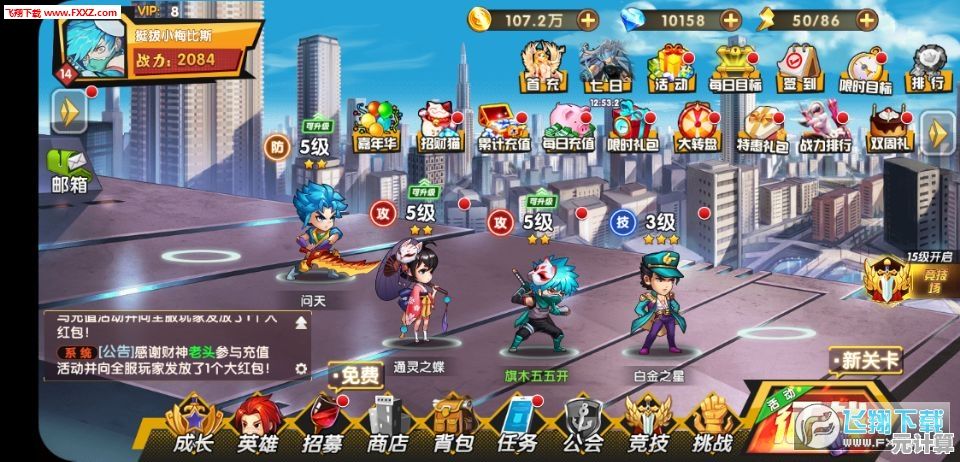Add gold coins with the plus button

tap(587, 19)
